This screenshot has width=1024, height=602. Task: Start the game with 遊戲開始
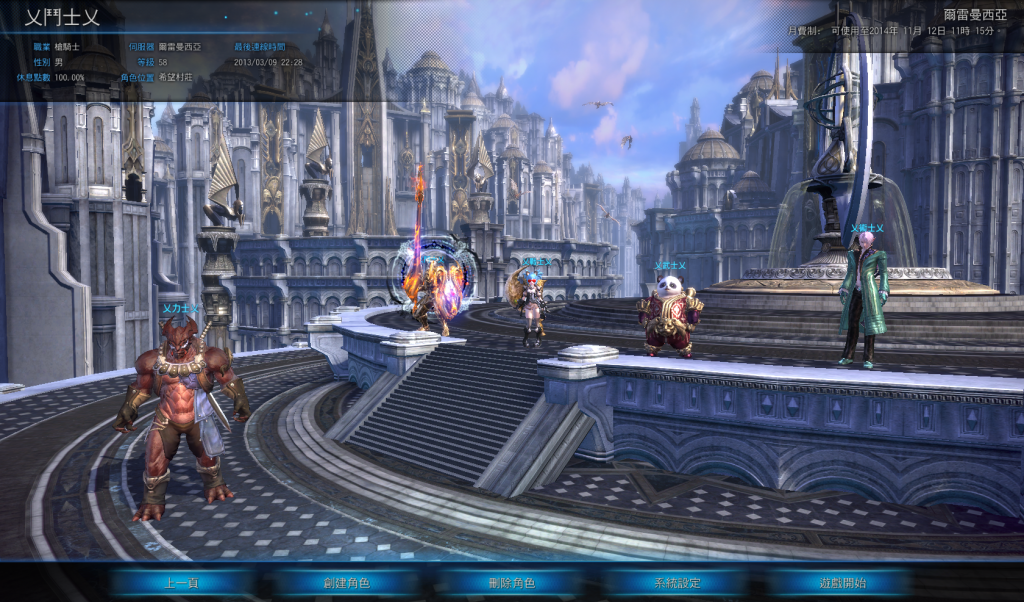click(x=842, y=582)
